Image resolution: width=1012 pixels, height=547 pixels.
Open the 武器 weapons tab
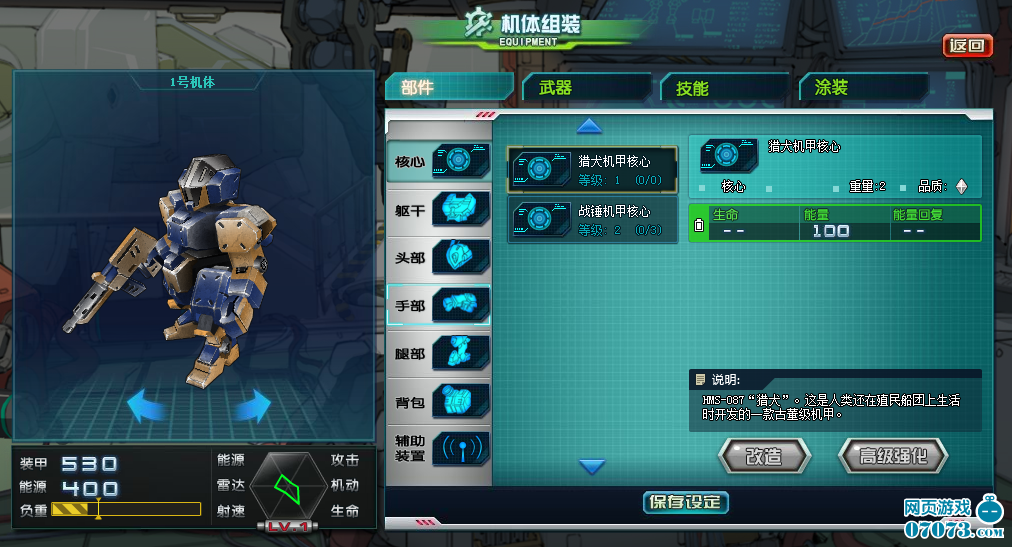586,87
